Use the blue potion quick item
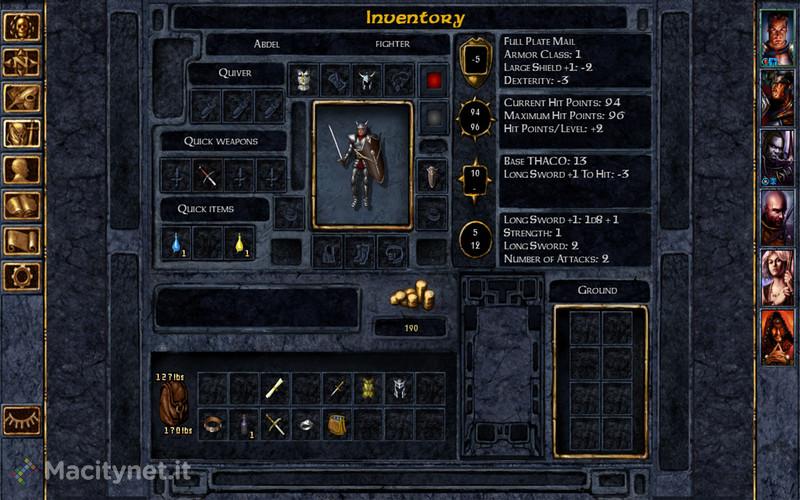800x500 pixels. point(176,241)
